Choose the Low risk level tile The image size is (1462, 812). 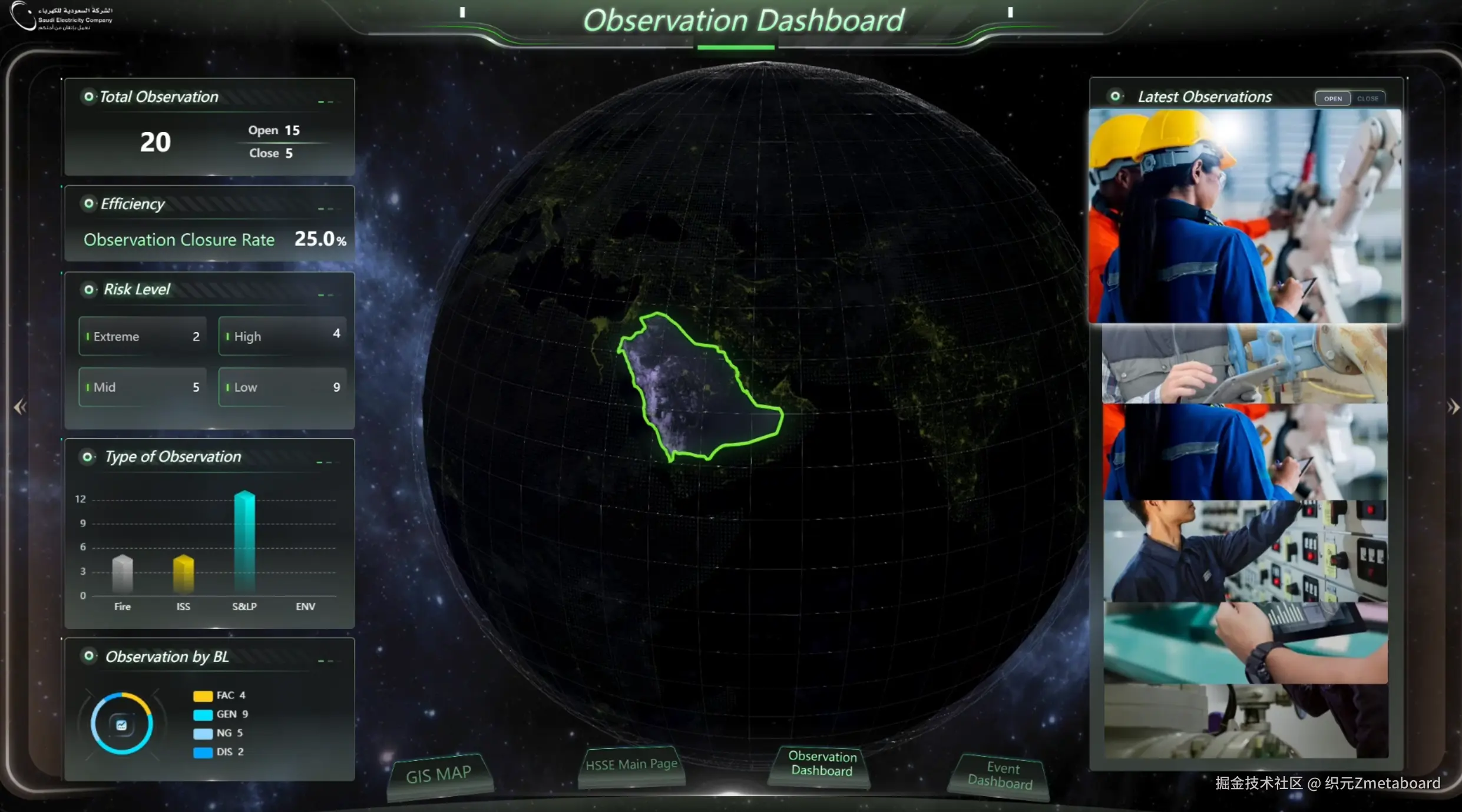coord(282,387)
